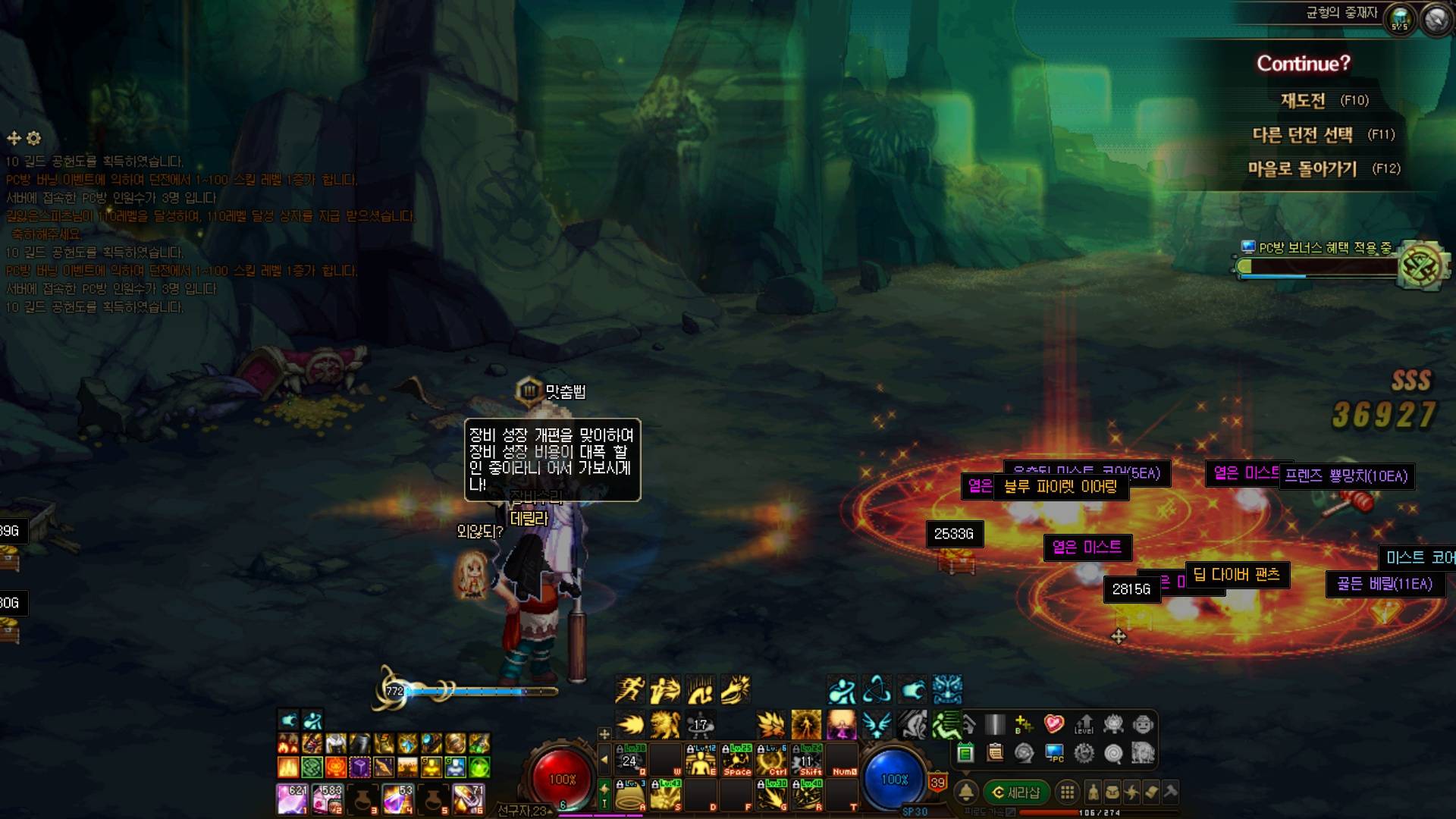Activate the golden ring skill on A

[629, 795]
